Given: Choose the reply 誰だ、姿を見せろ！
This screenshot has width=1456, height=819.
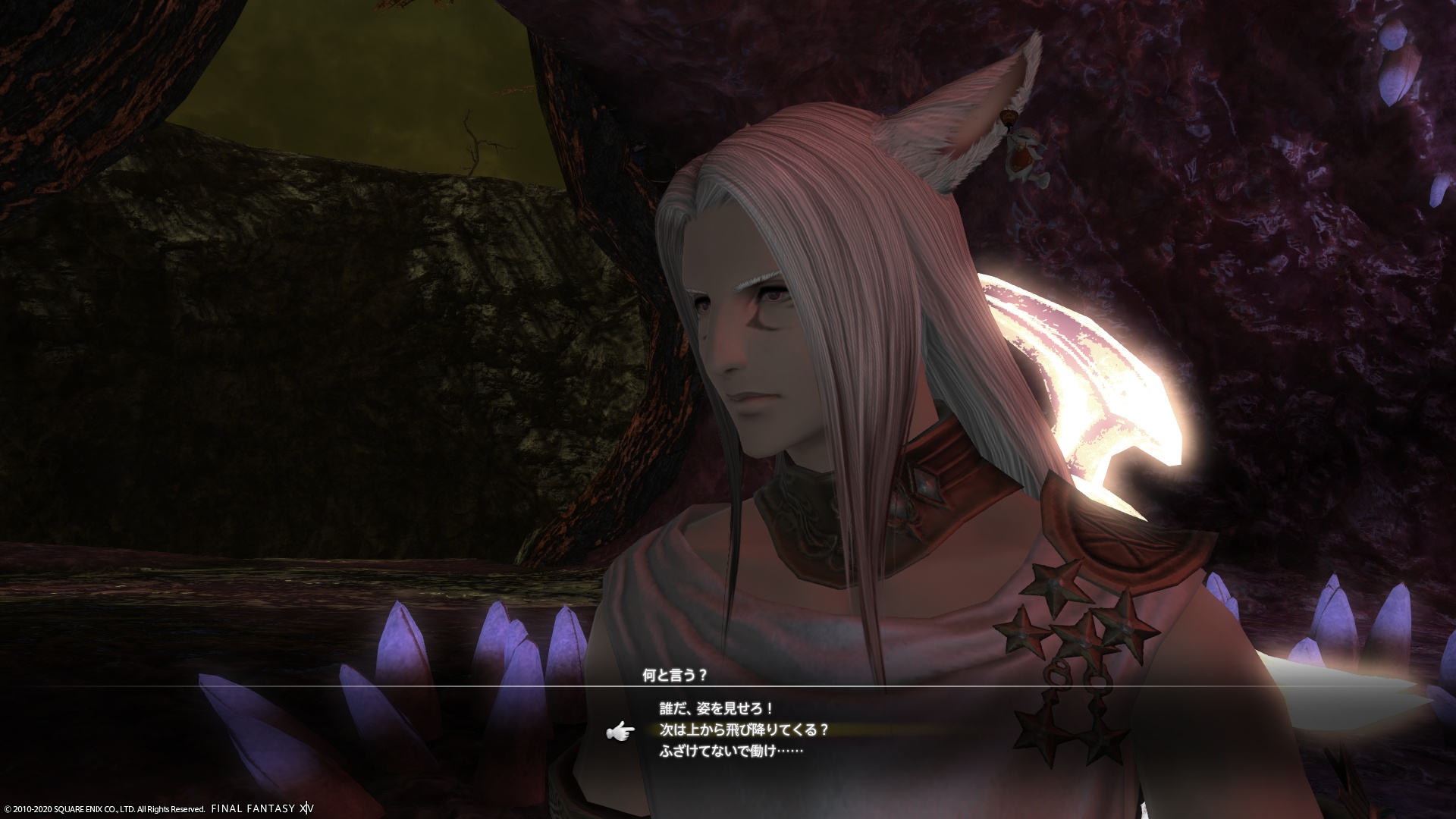Looking at the screenshot, I should click(x=717, y=709).
